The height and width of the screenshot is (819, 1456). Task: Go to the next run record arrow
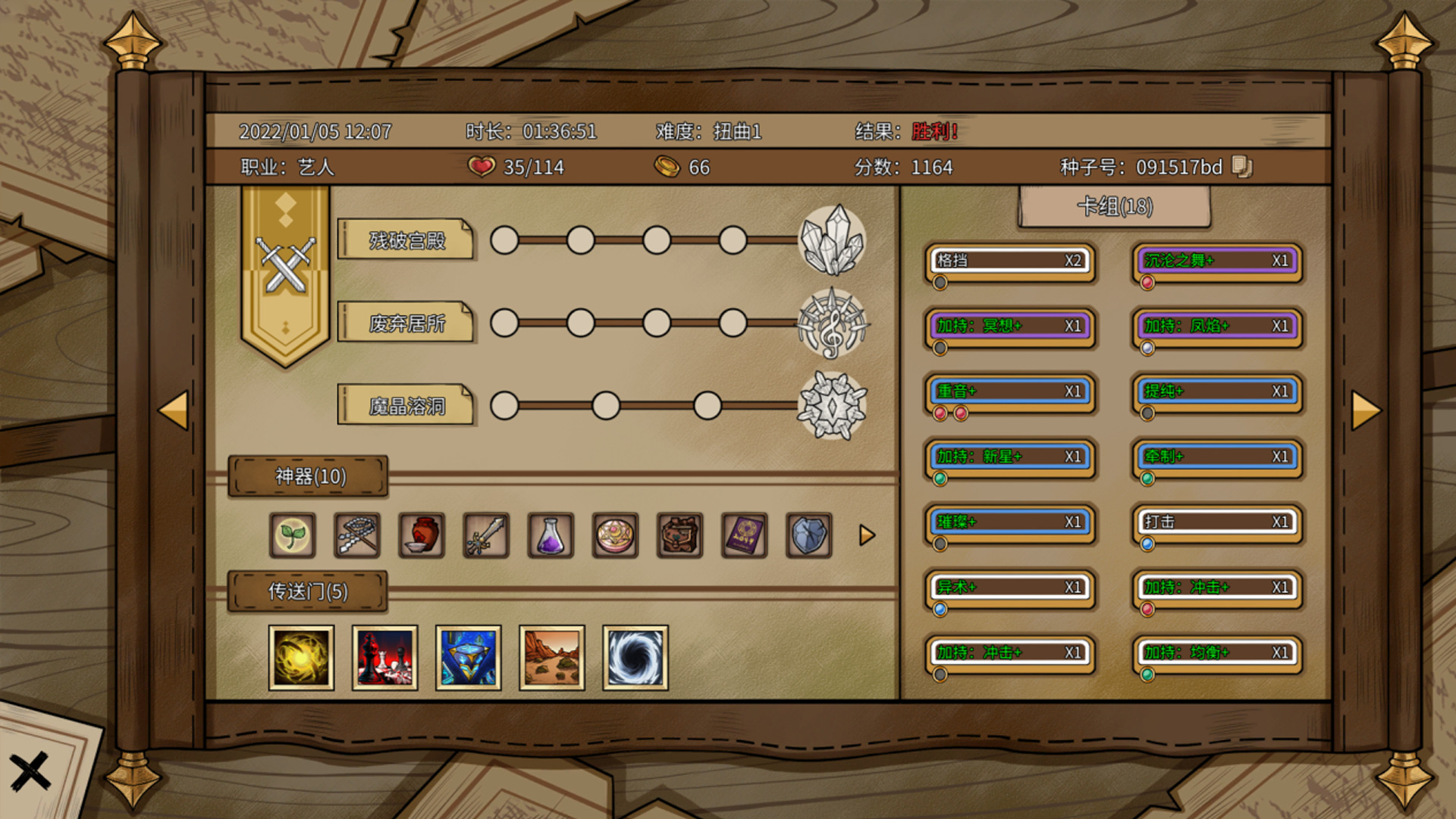(x=1366, y=410)
